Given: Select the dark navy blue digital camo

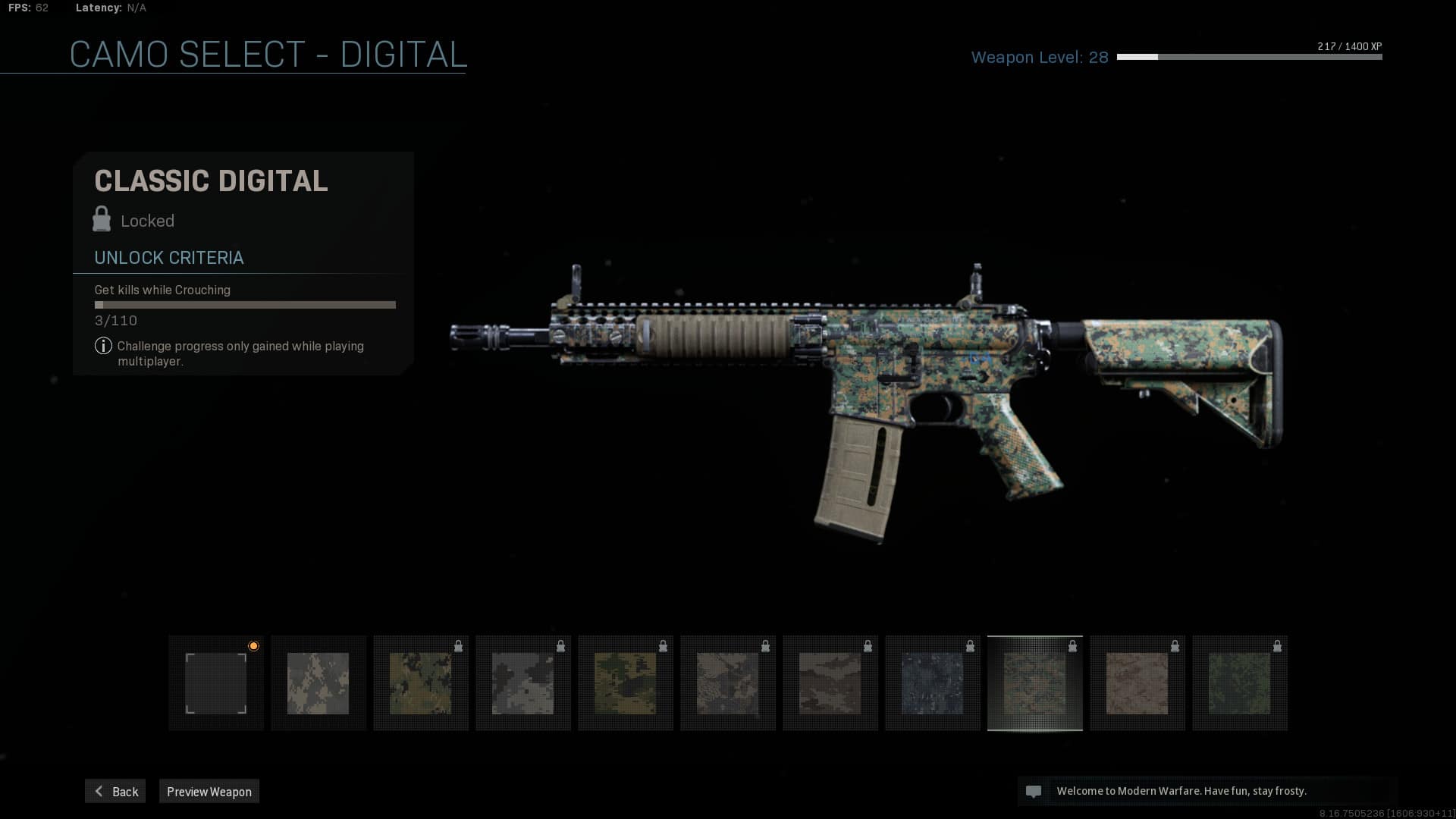Looking at the screenshot, I should click(x=933, y=683).
